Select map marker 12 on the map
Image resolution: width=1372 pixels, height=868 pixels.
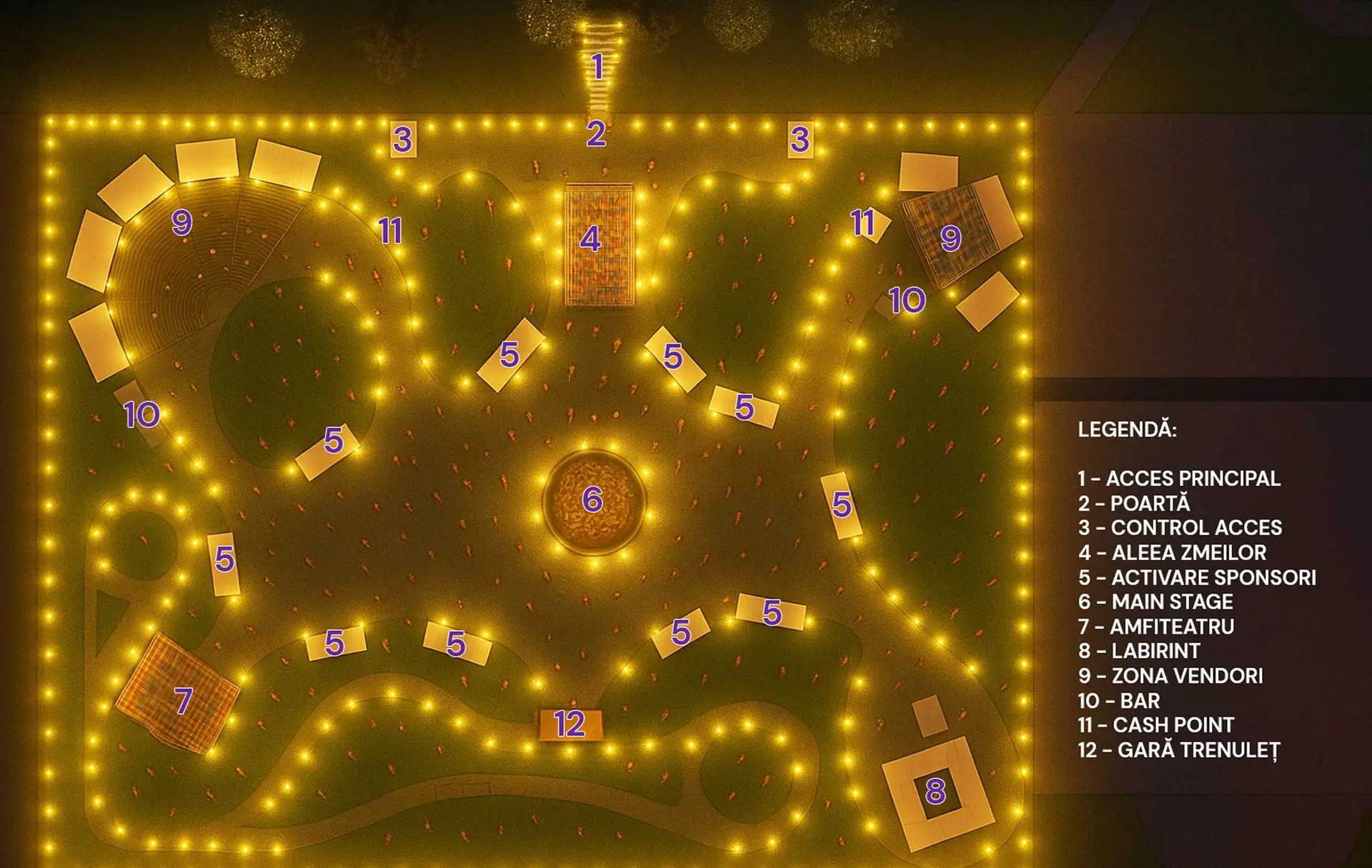click(x=570, y=724)
